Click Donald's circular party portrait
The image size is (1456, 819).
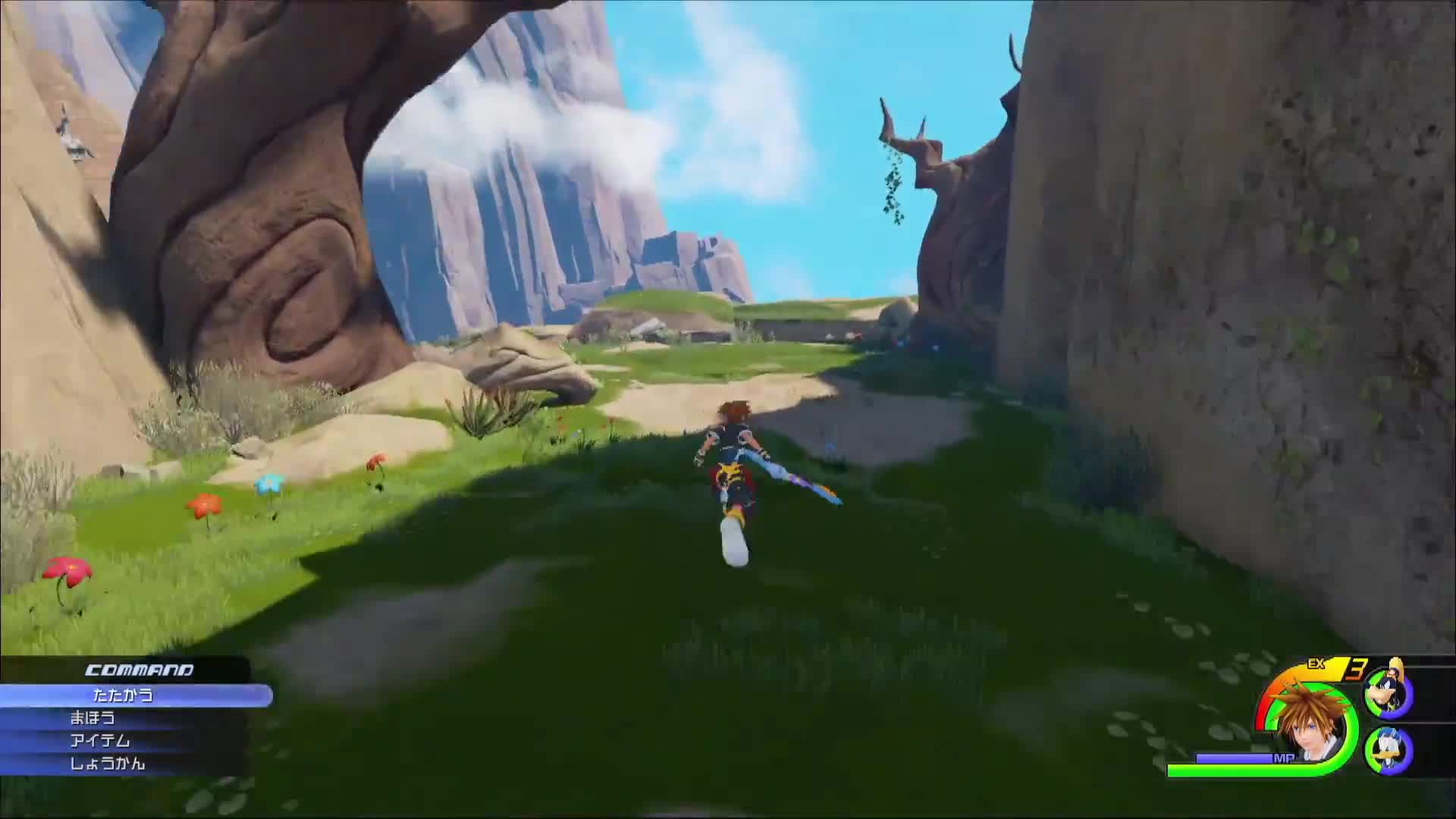tap(1389, 752)
